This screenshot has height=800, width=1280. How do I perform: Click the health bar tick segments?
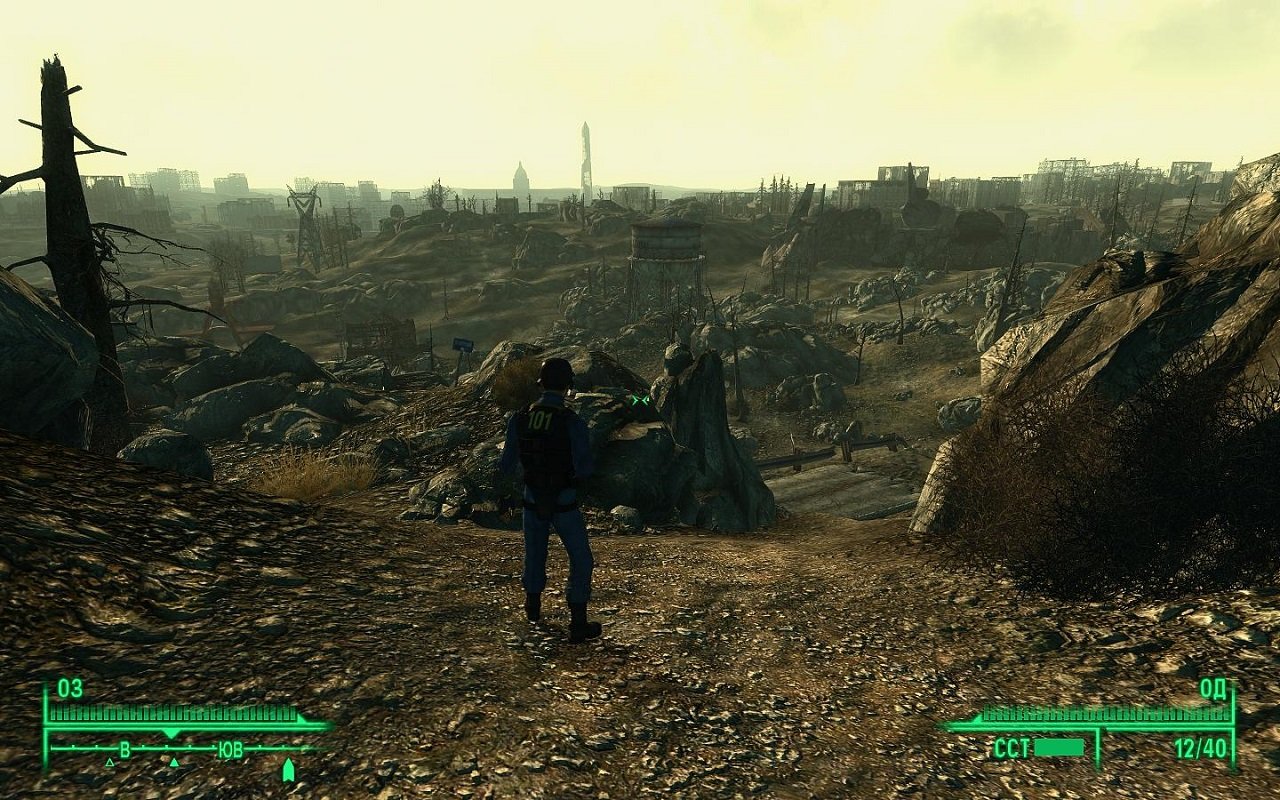tap(170, 712)
